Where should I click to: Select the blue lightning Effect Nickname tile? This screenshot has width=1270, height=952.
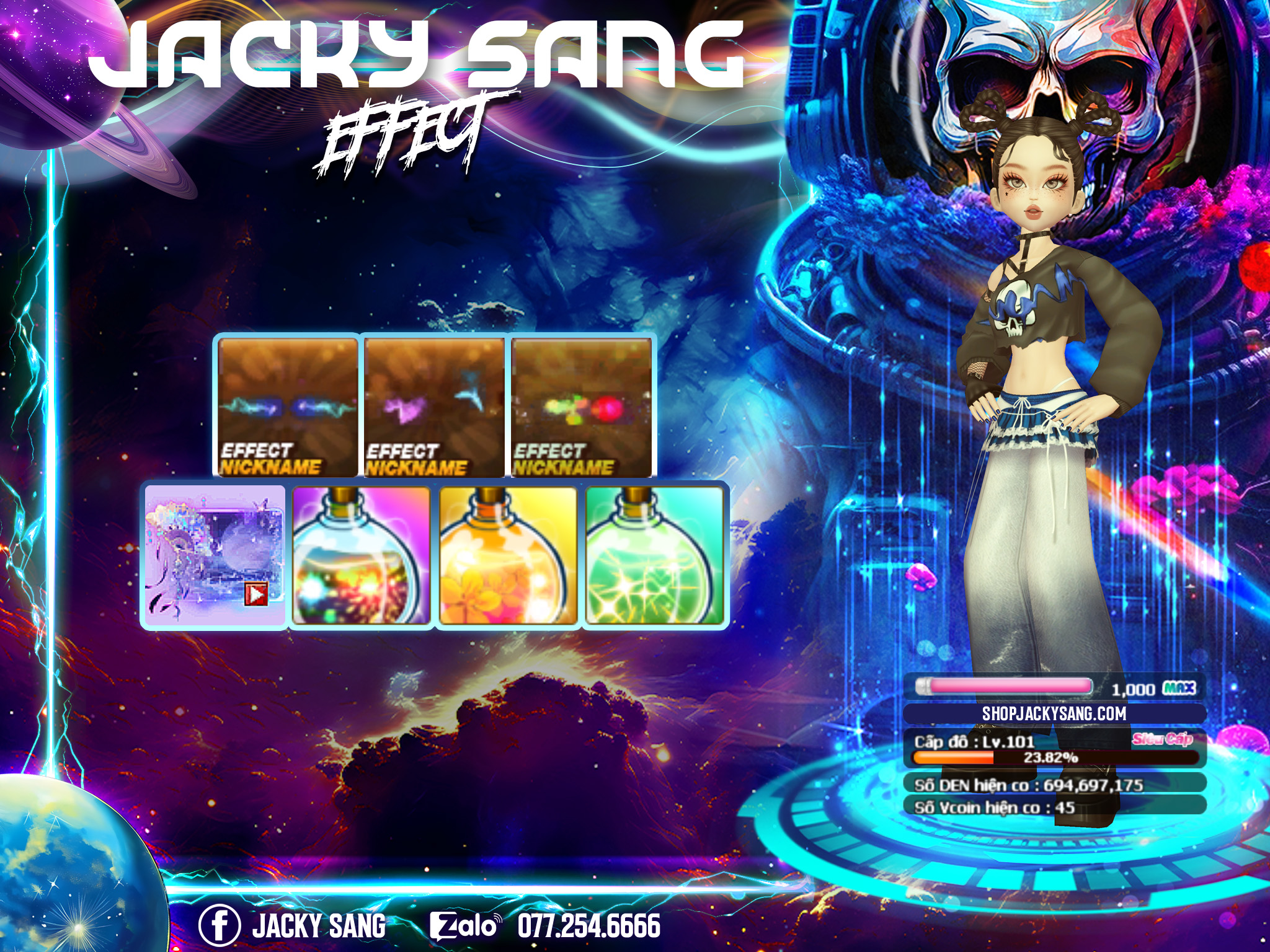coord(288,407)
